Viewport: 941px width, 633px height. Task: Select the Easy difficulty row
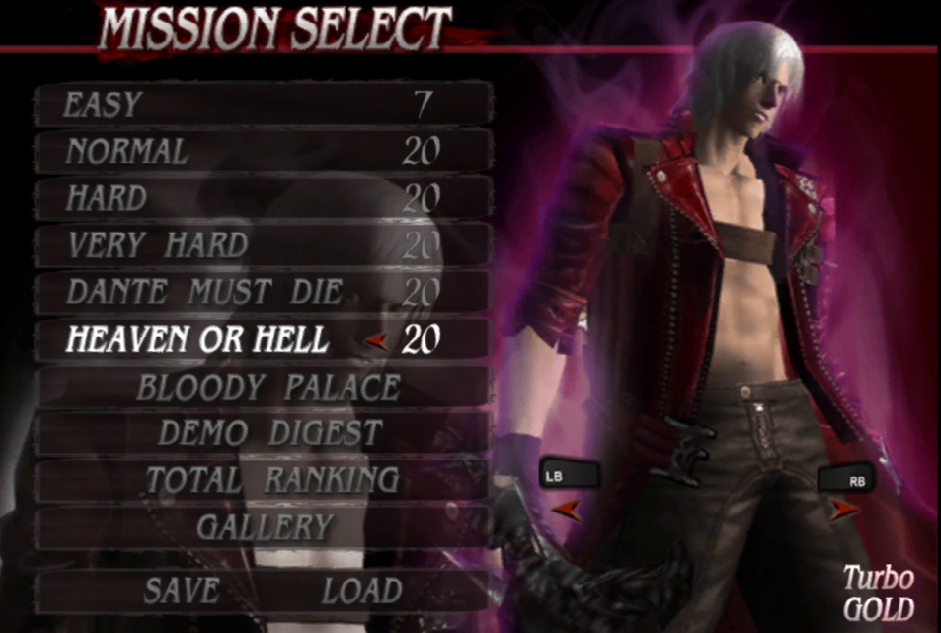pos(263,104)
